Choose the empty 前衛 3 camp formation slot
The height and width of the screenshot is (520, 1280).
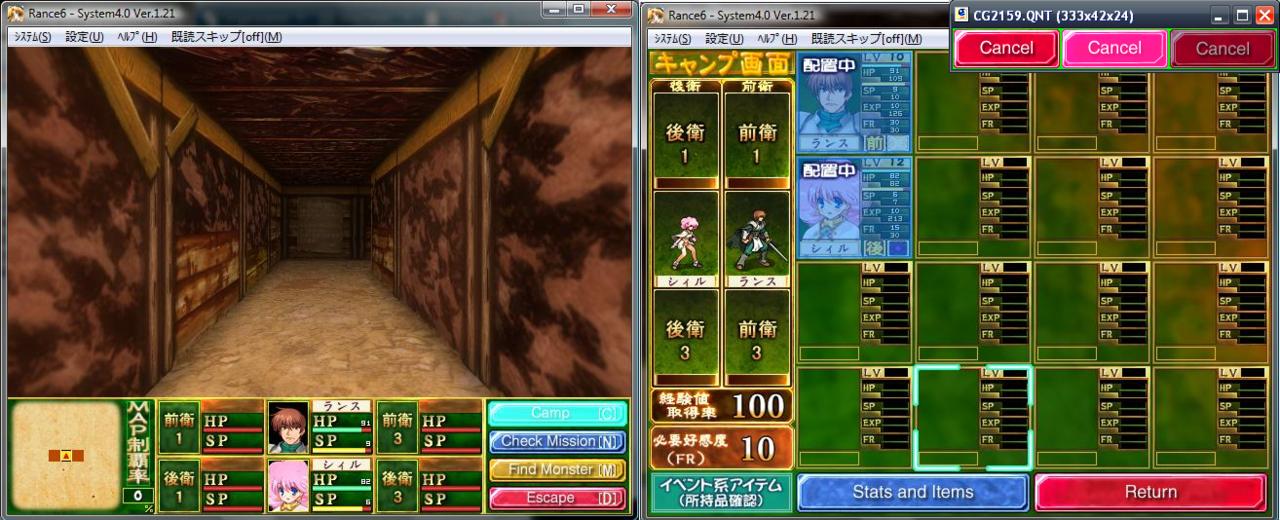point(757,340)
